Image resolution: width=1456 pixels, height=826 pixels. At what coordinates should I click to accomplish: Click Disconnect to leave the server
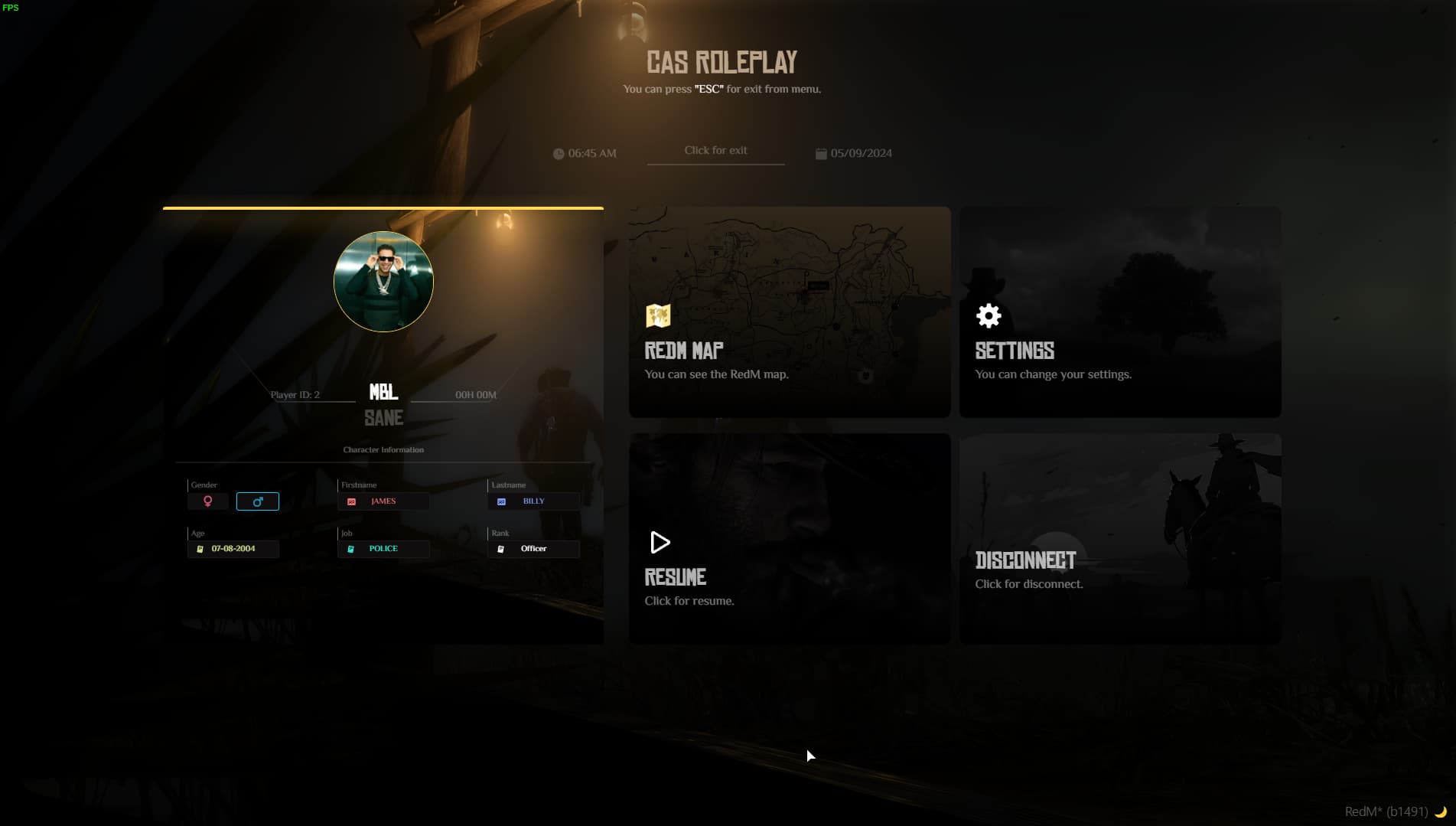click(1119, 537)
